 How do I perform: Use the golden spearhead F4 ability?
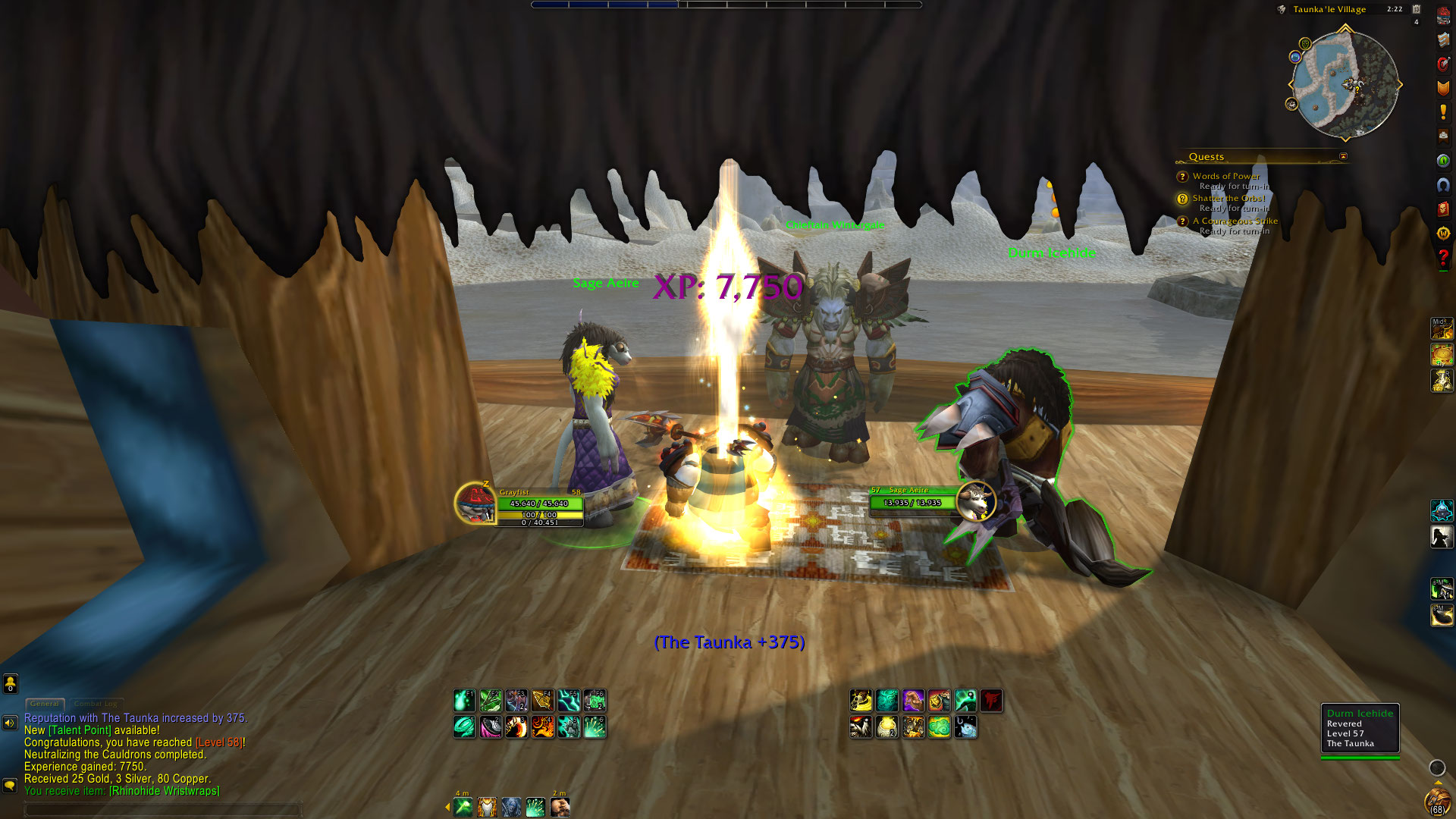pos(542,701)
